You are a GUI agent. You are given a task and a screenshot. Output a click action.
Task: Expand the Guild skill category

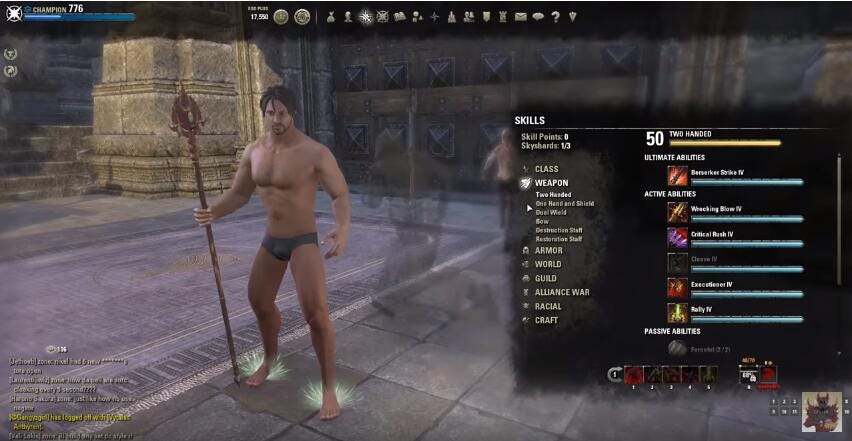coord(545,278)
